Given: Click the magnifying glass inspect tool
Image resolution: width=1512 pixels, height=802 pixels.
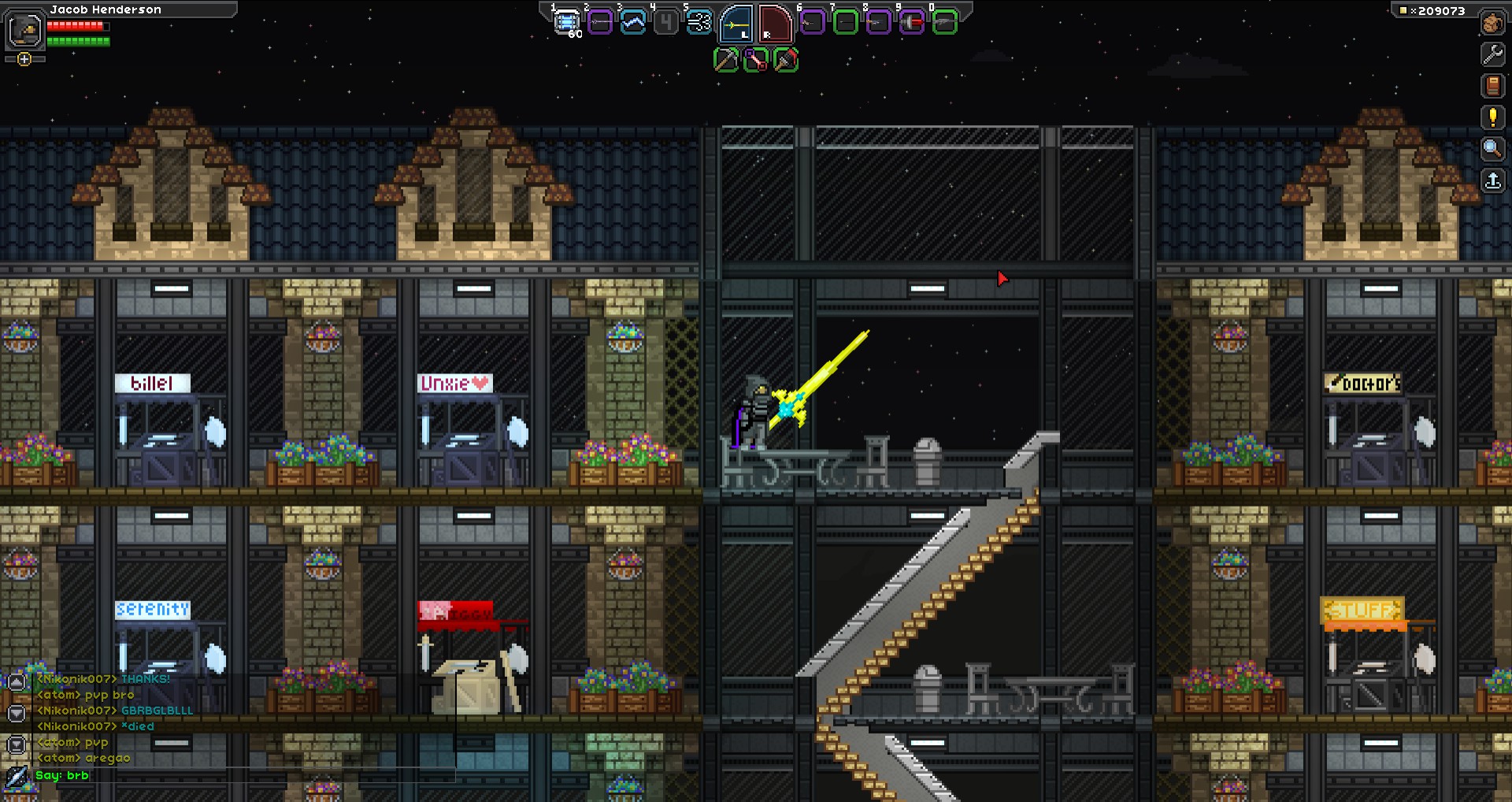Looking at the screenshot, I should (x=1492, y=148).
